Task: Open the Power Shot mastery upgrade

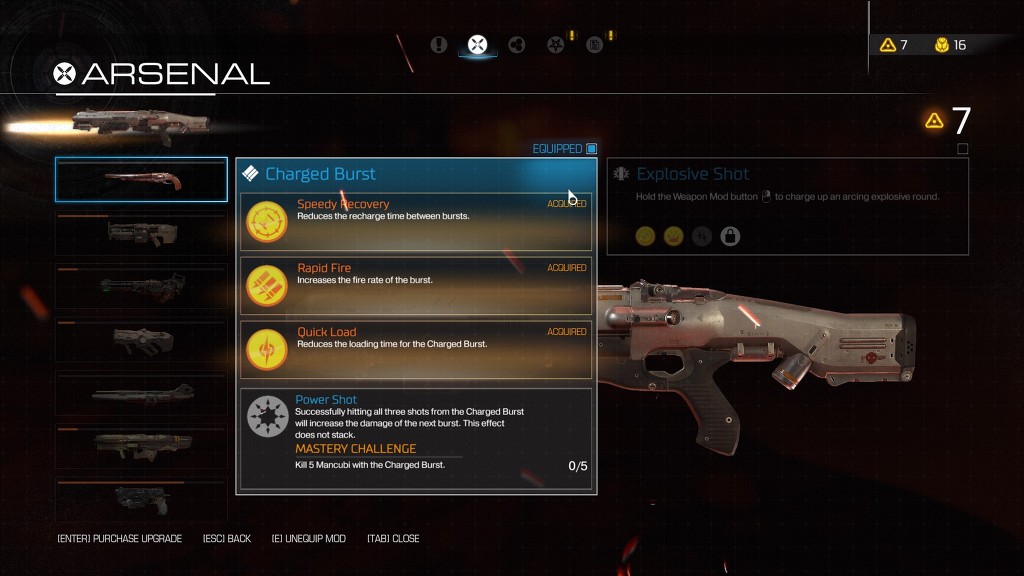Action: click(416, 438)
